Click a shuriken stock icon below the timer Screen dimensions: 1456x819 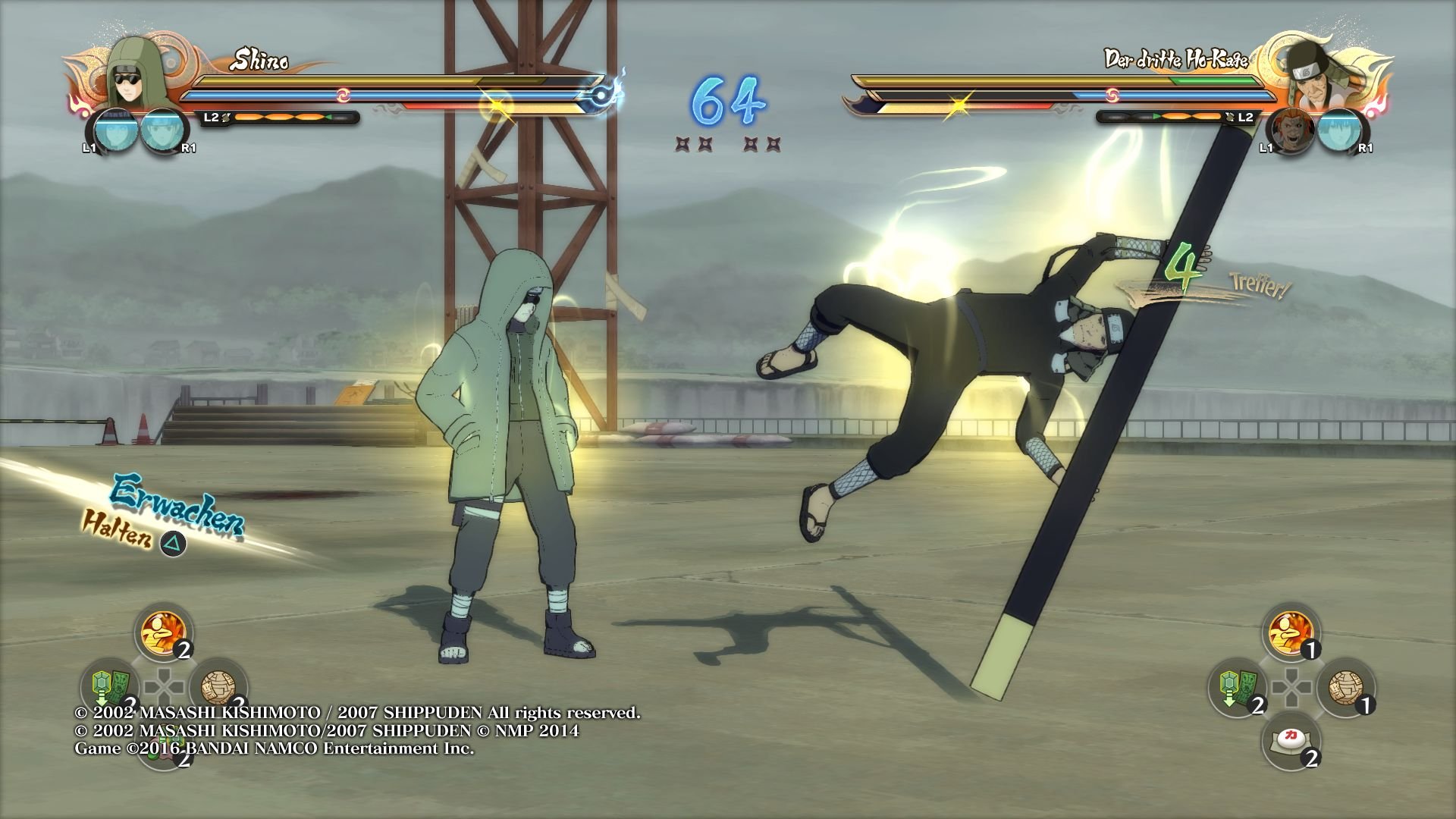coord(682,144)
